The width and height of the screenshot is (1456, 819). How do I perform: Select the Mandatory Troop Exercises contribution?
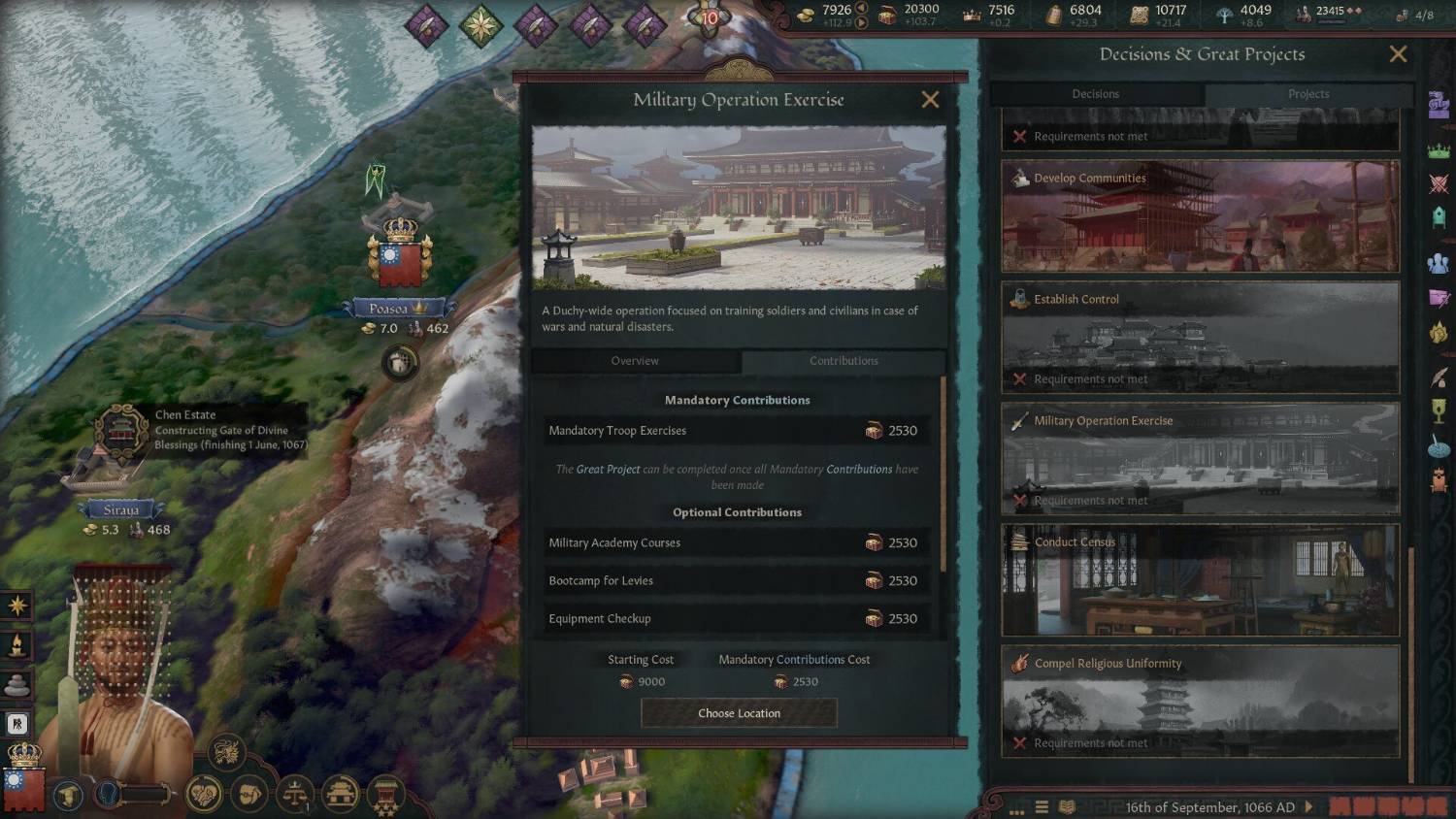click(x=737, y=431)
